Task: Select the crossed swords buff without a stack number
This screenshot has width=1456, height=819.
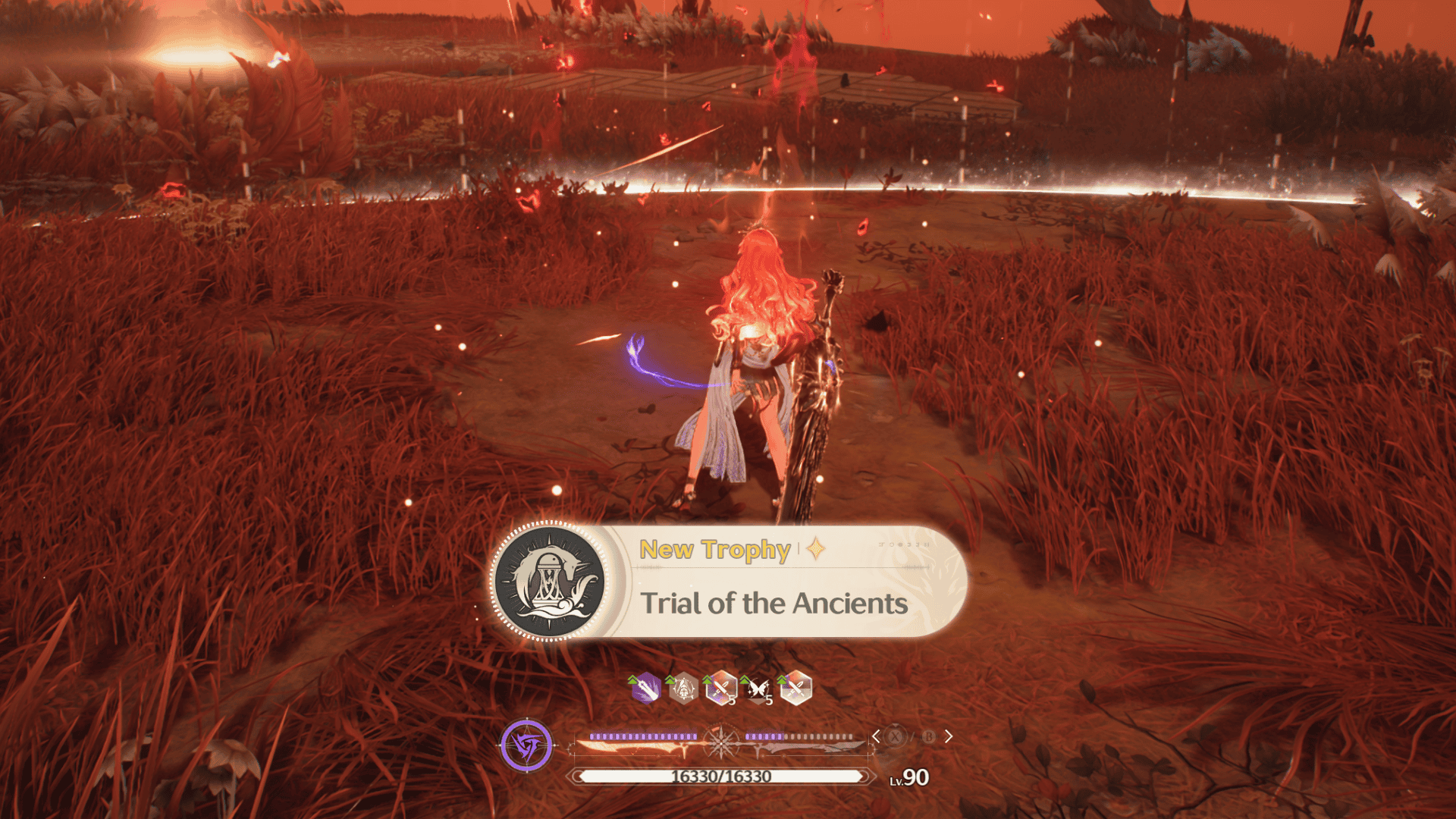Action: click(795, 689)
